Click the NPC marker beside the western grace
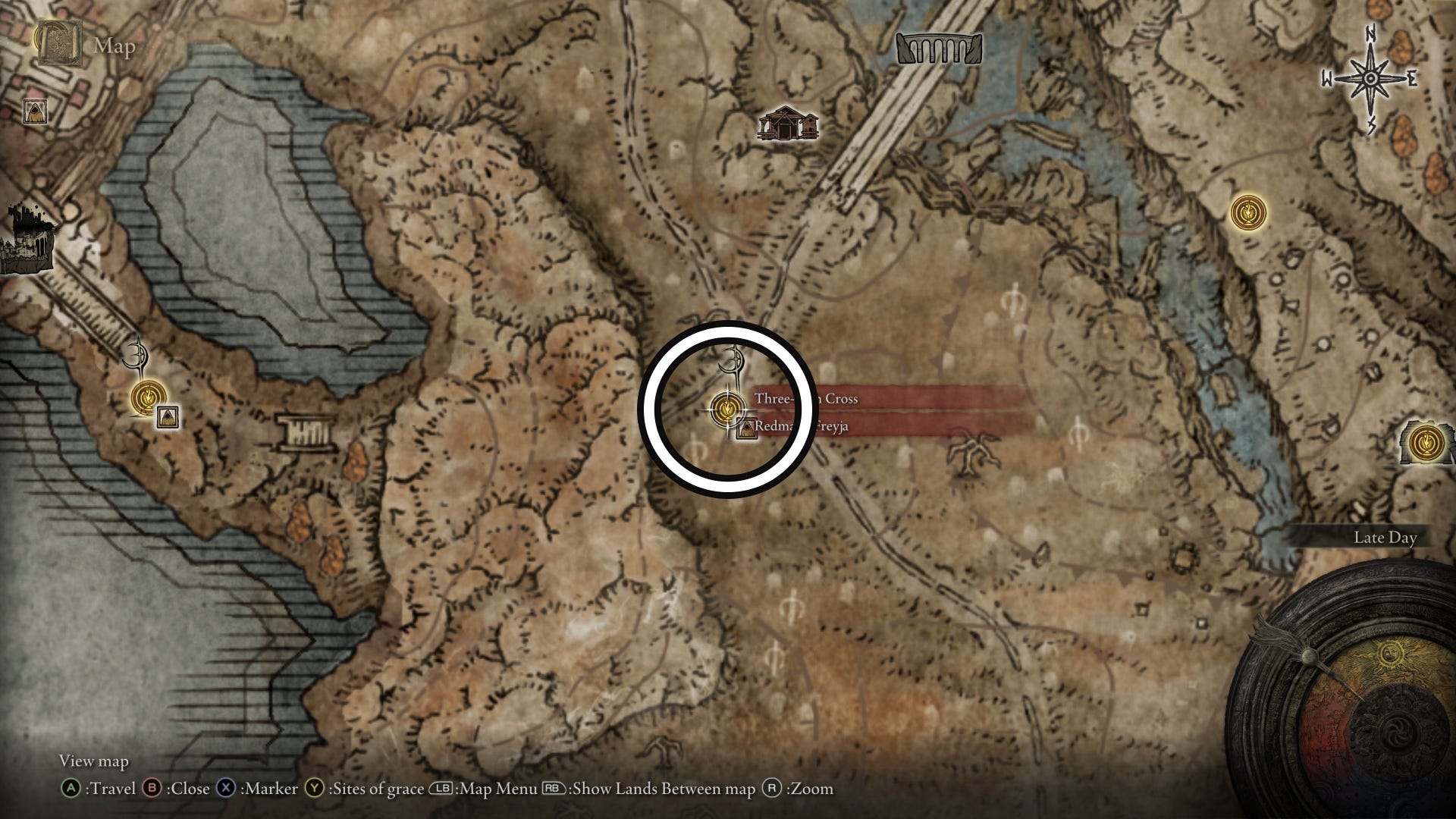Screen dimensions: 1456x819 [168, 417]
